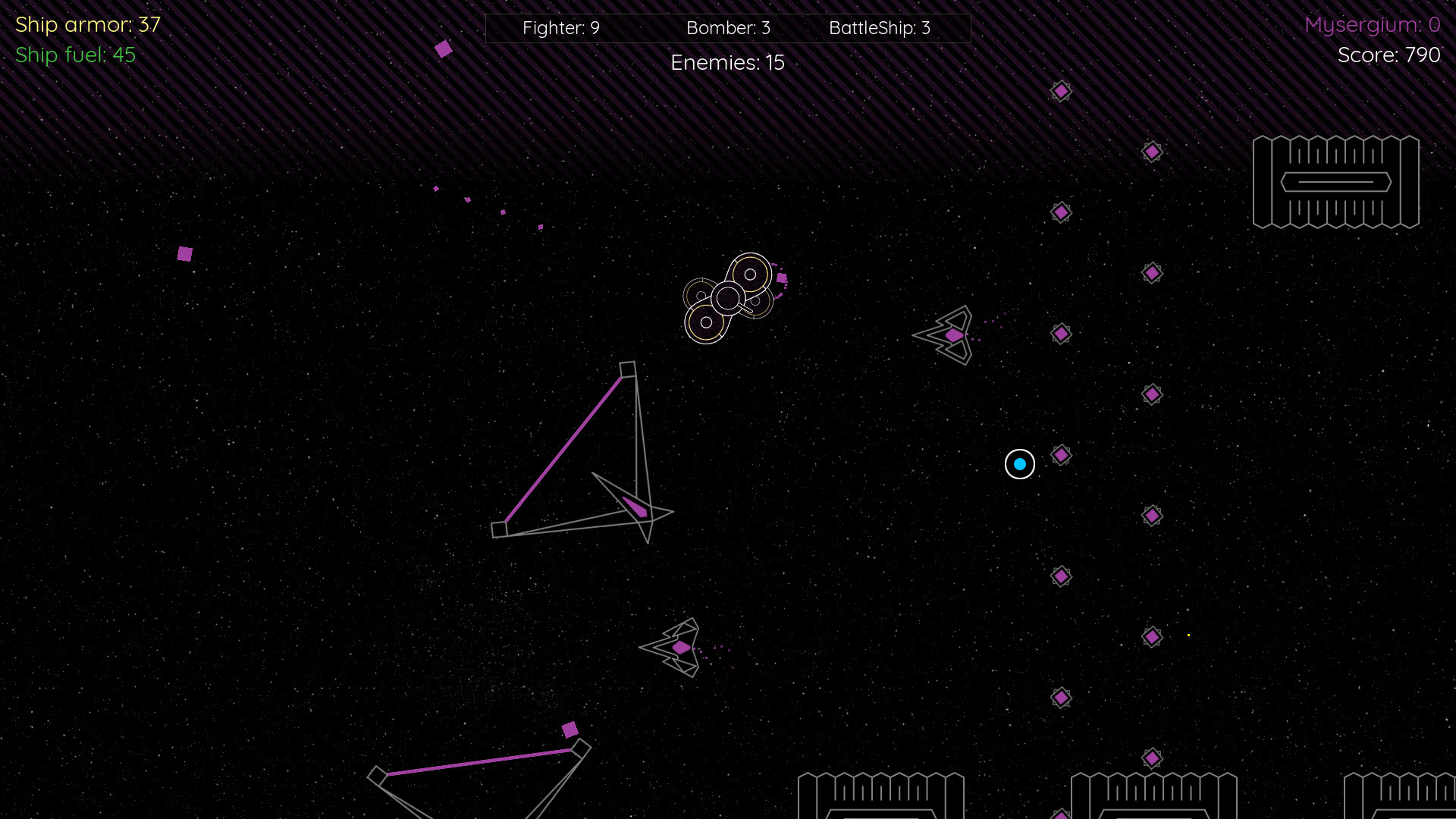Select the fortress structure in the top-right corner
The image size is (1456, 819).
1336,182
